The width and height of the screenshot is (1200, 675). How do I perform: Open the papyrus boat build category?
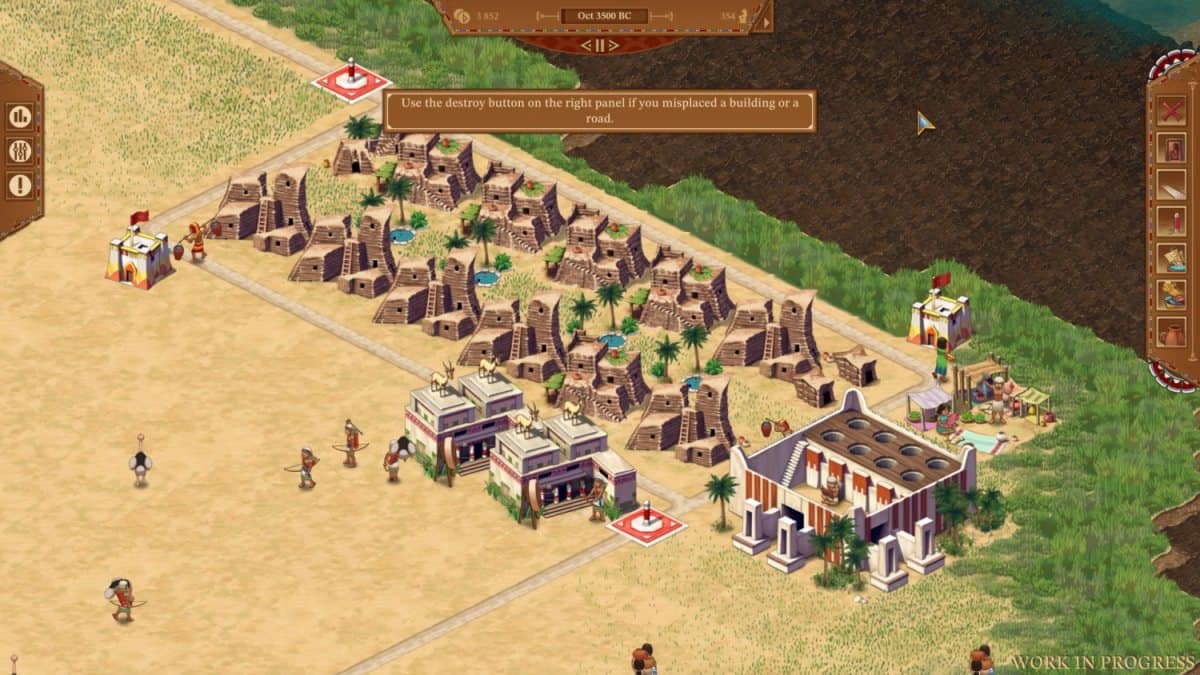(1171, 258)
